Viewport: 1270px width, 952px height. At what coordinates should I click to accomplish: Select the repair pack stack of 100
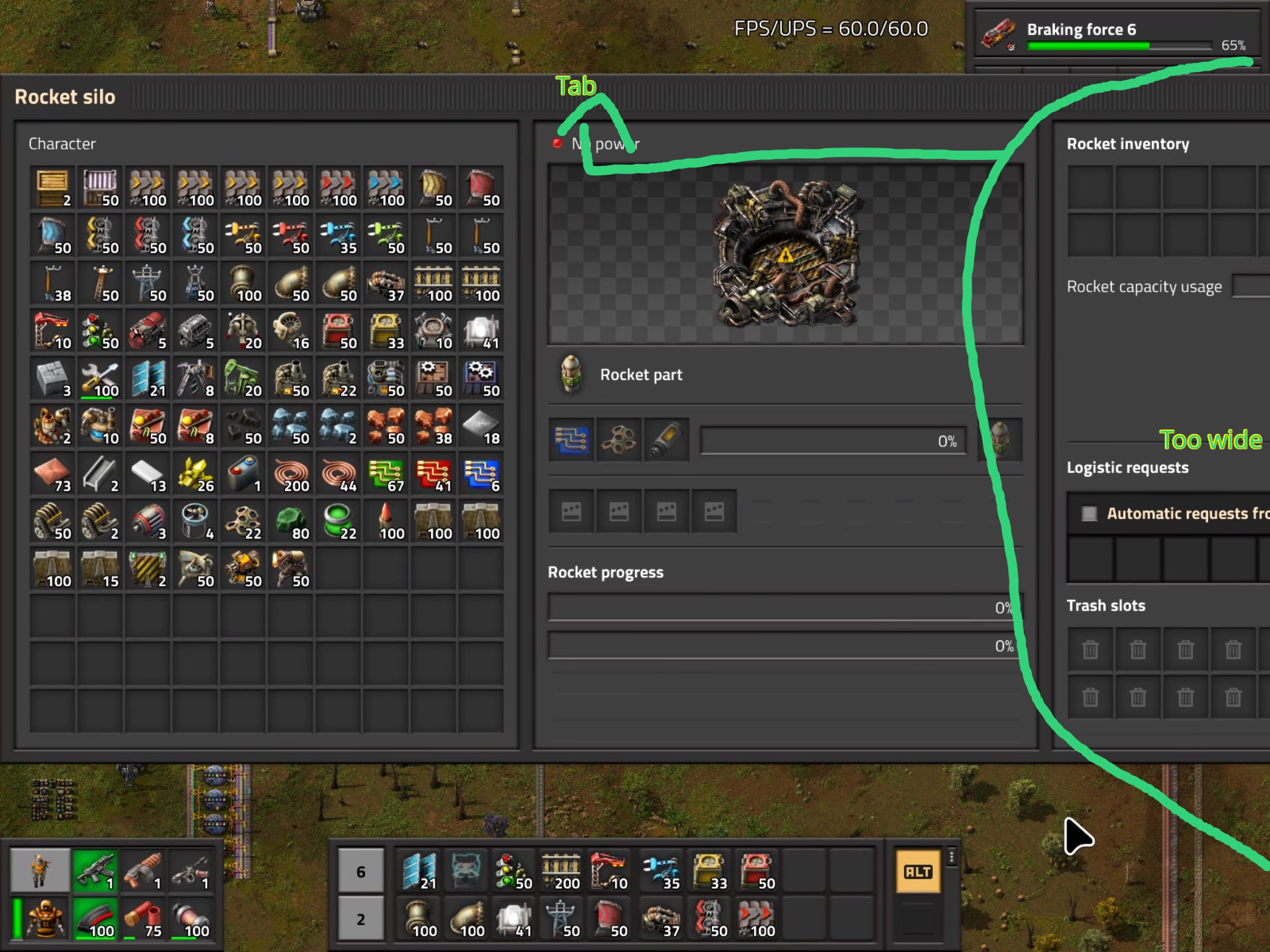point(100,378)
